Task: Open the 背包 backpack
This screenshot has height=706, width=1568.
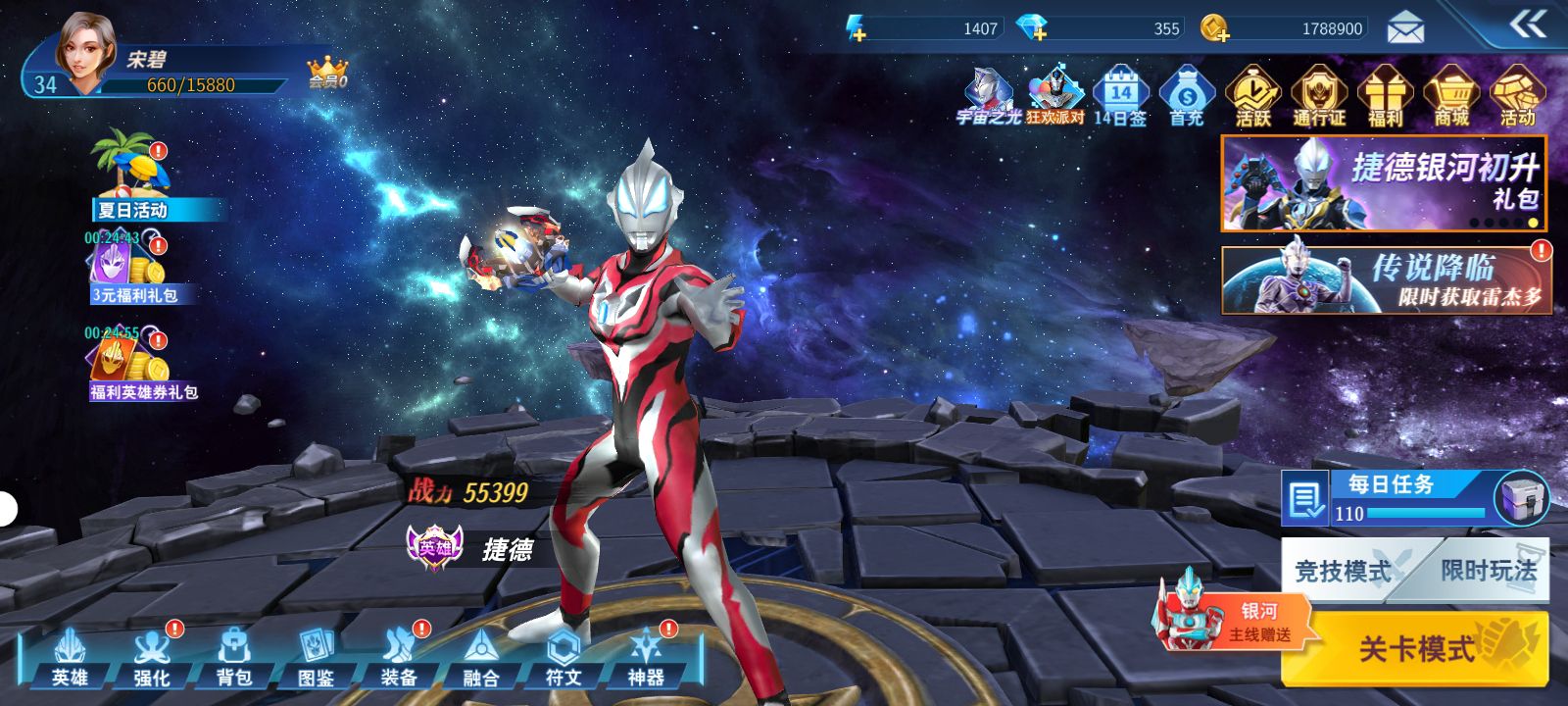Action: click(x=234, y=659)
